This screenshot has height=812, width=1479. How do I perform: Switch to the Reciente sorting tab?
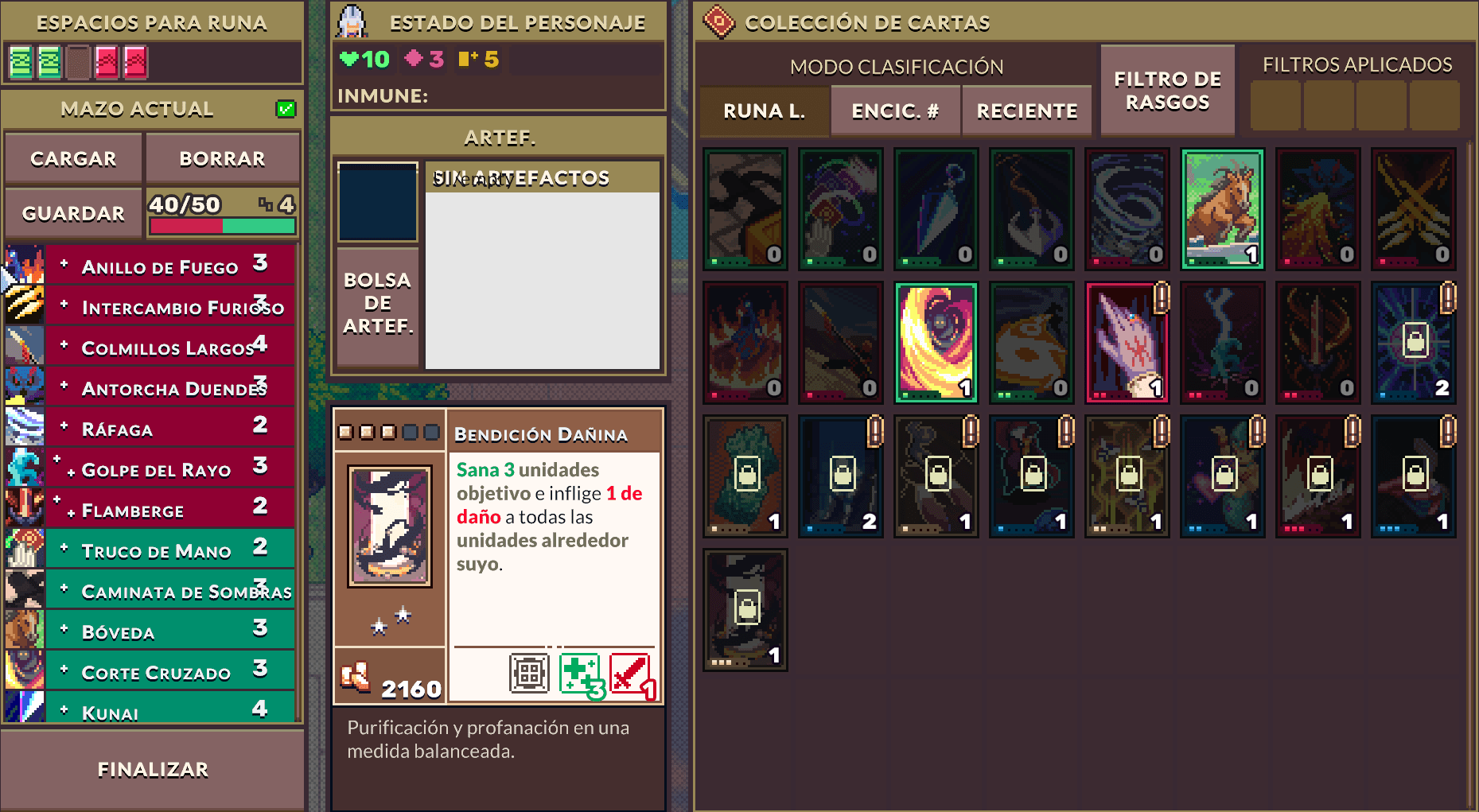point(1026,111)
